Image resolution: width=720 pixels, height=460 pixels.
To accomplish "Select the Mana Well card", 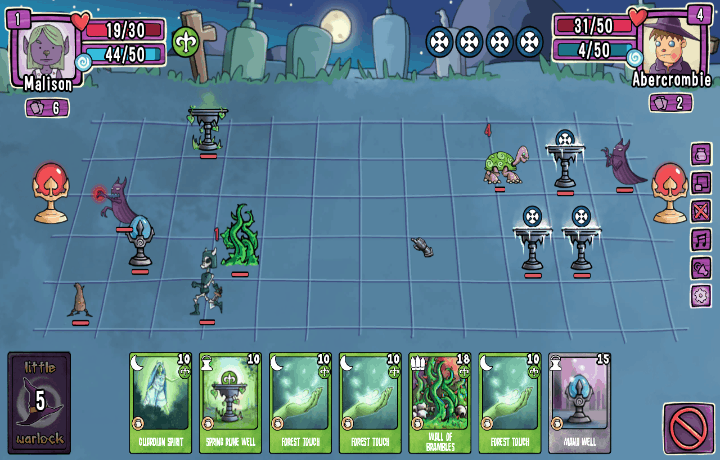I will pyautogui.click(x=580, y=402).
